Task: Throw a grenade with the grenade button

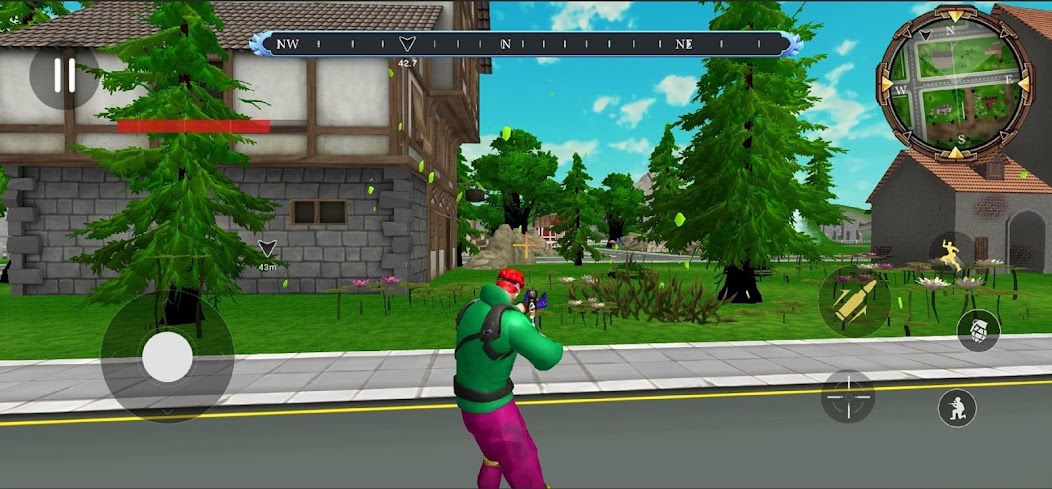Action: [978, 330]
